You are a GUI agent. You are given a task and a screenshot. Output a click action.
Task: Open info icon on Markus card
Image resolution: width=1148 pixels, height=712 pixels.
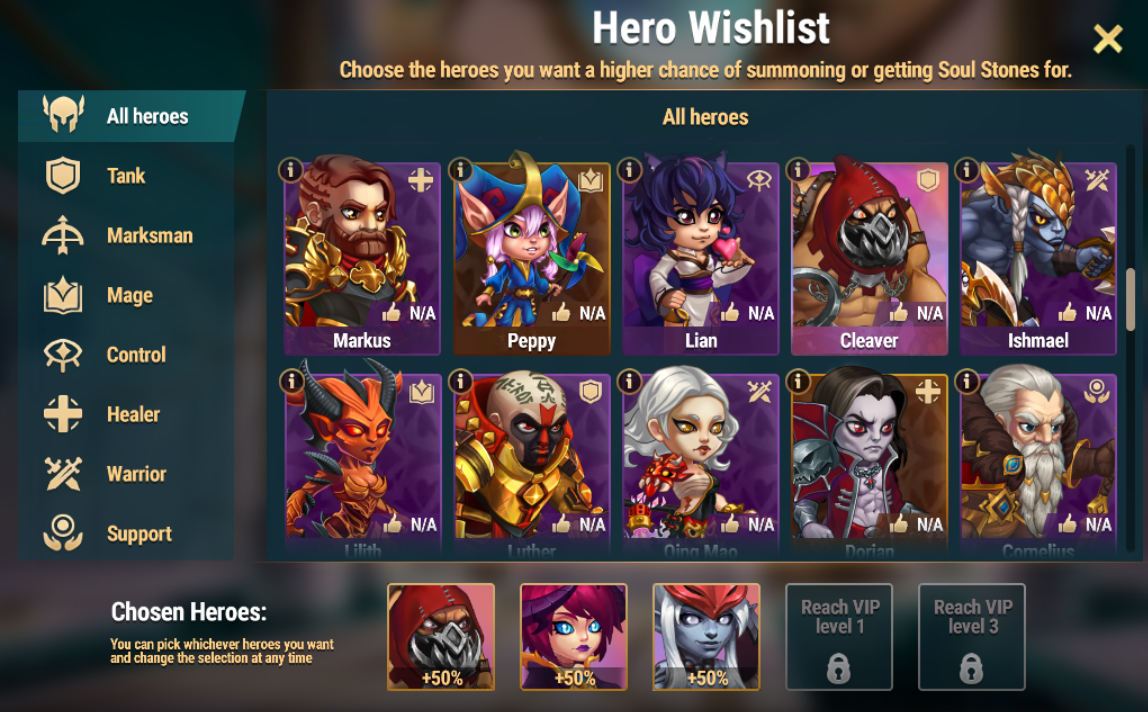tap(291, 170)
